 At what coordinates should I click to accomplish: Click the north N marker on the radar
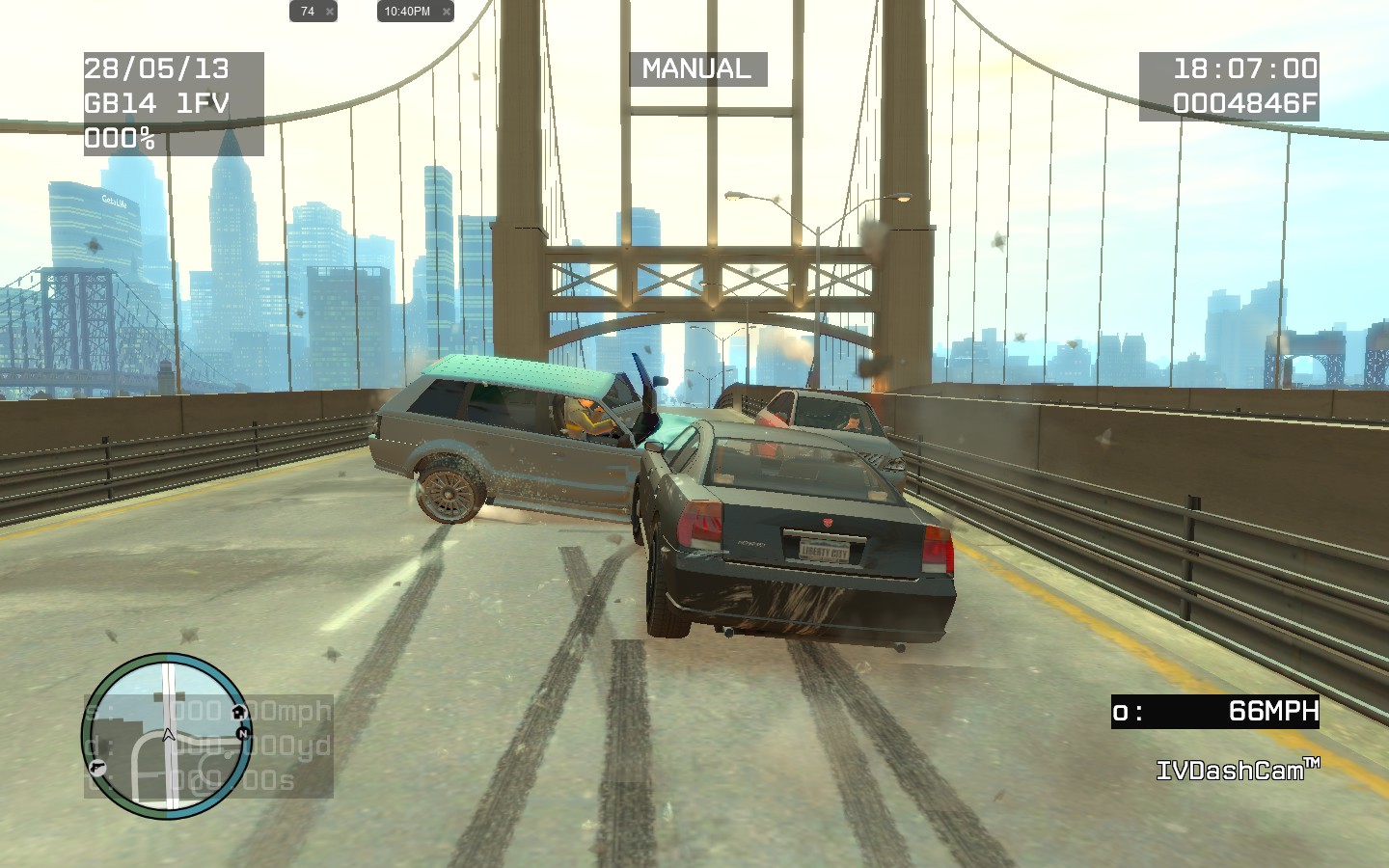[x=243, y=733]
